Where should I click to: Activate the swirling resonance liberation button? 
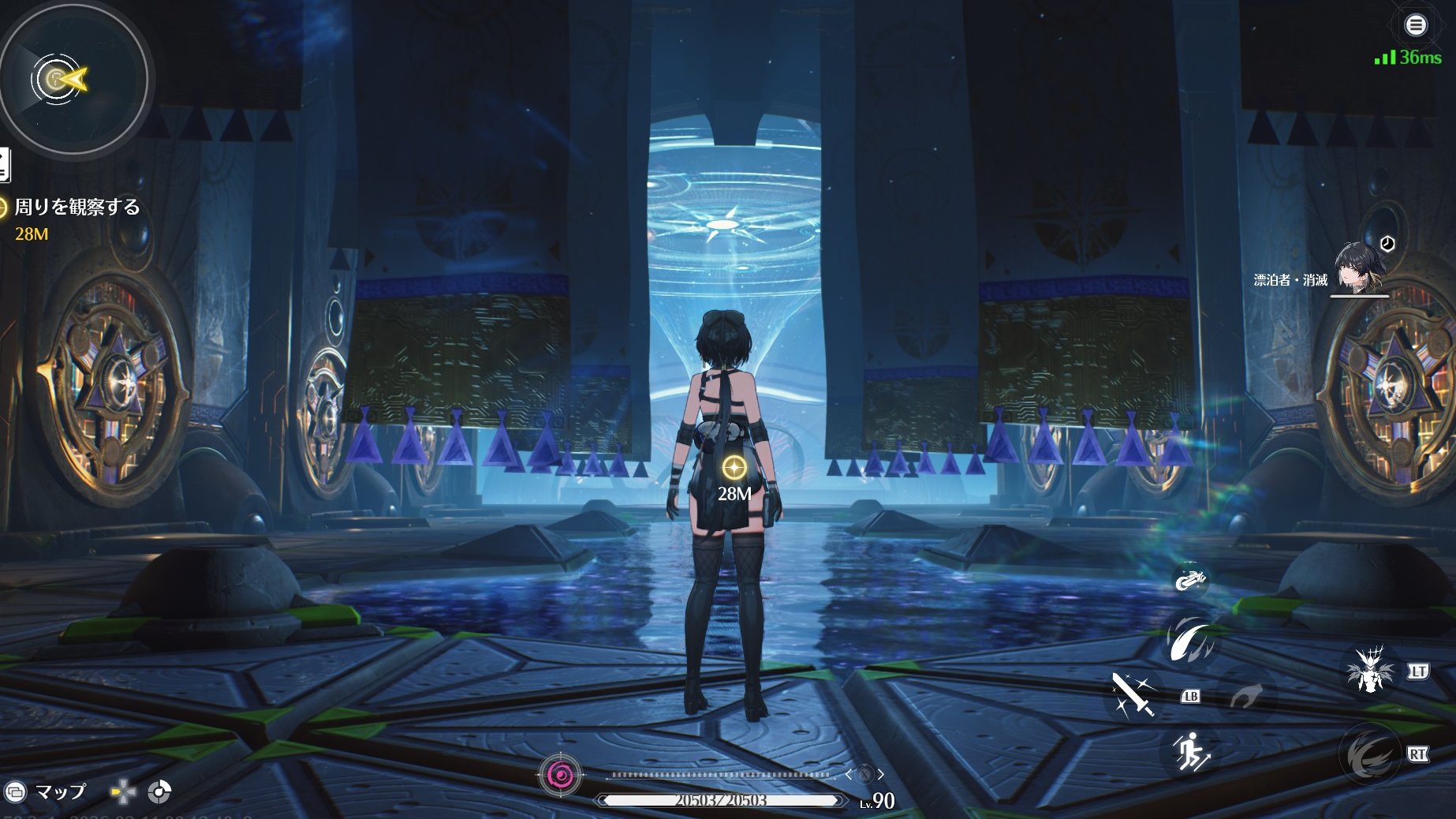click(1369, 754)
